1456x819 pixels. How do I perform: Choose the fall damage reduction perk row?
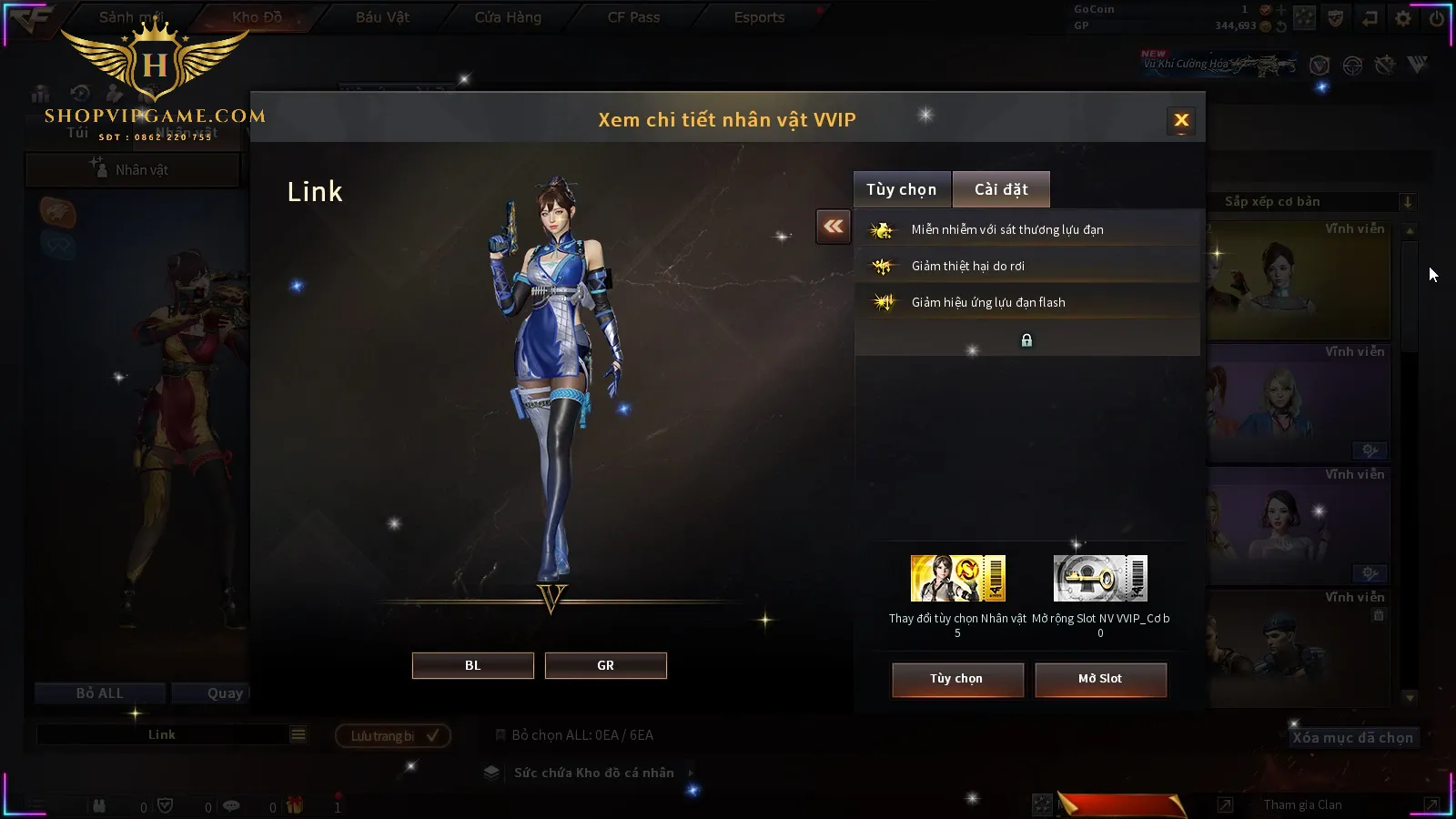[1026, 266]
